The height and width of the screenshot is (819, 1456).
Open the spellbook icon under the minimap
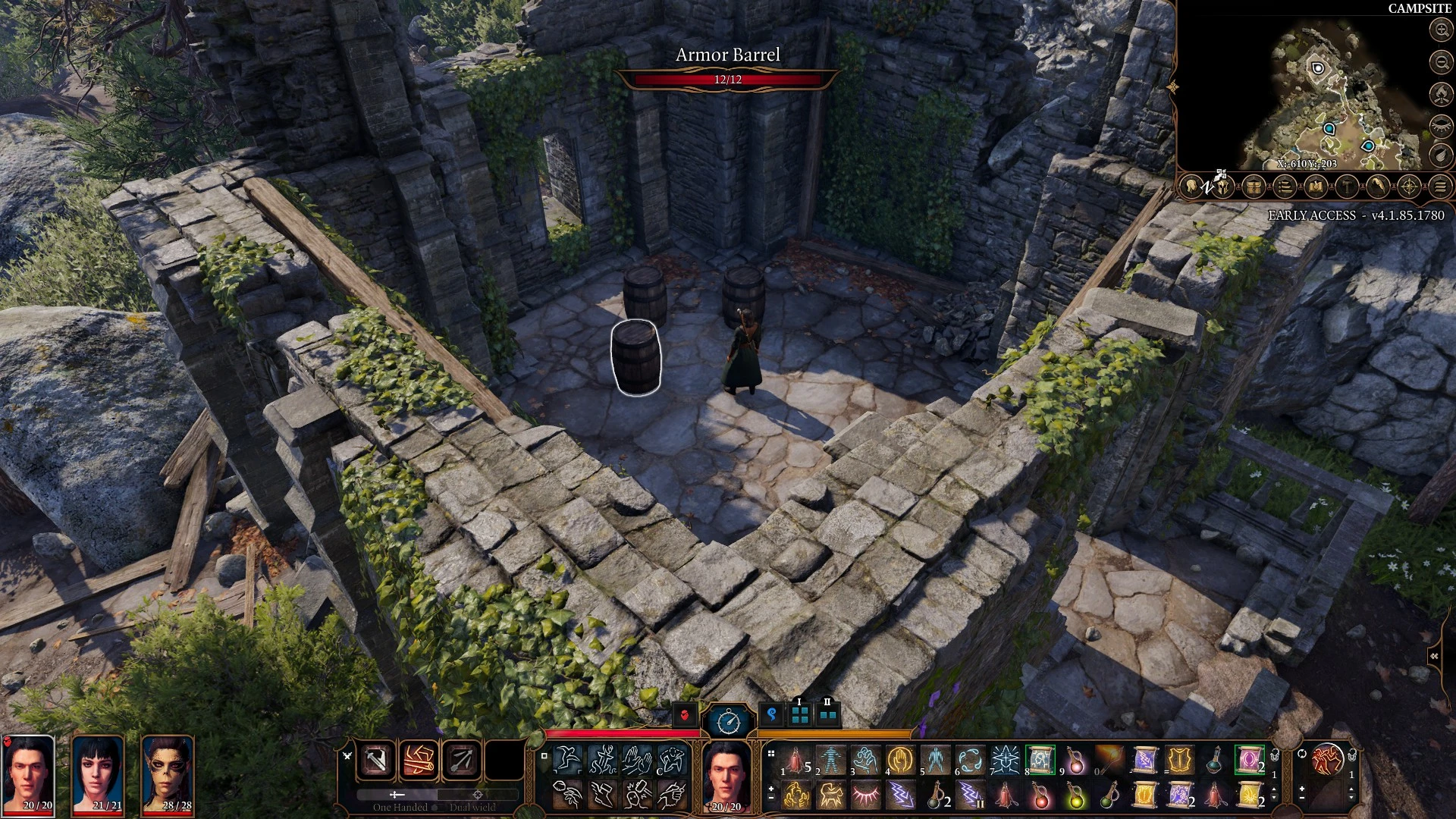pos(1316,186)
